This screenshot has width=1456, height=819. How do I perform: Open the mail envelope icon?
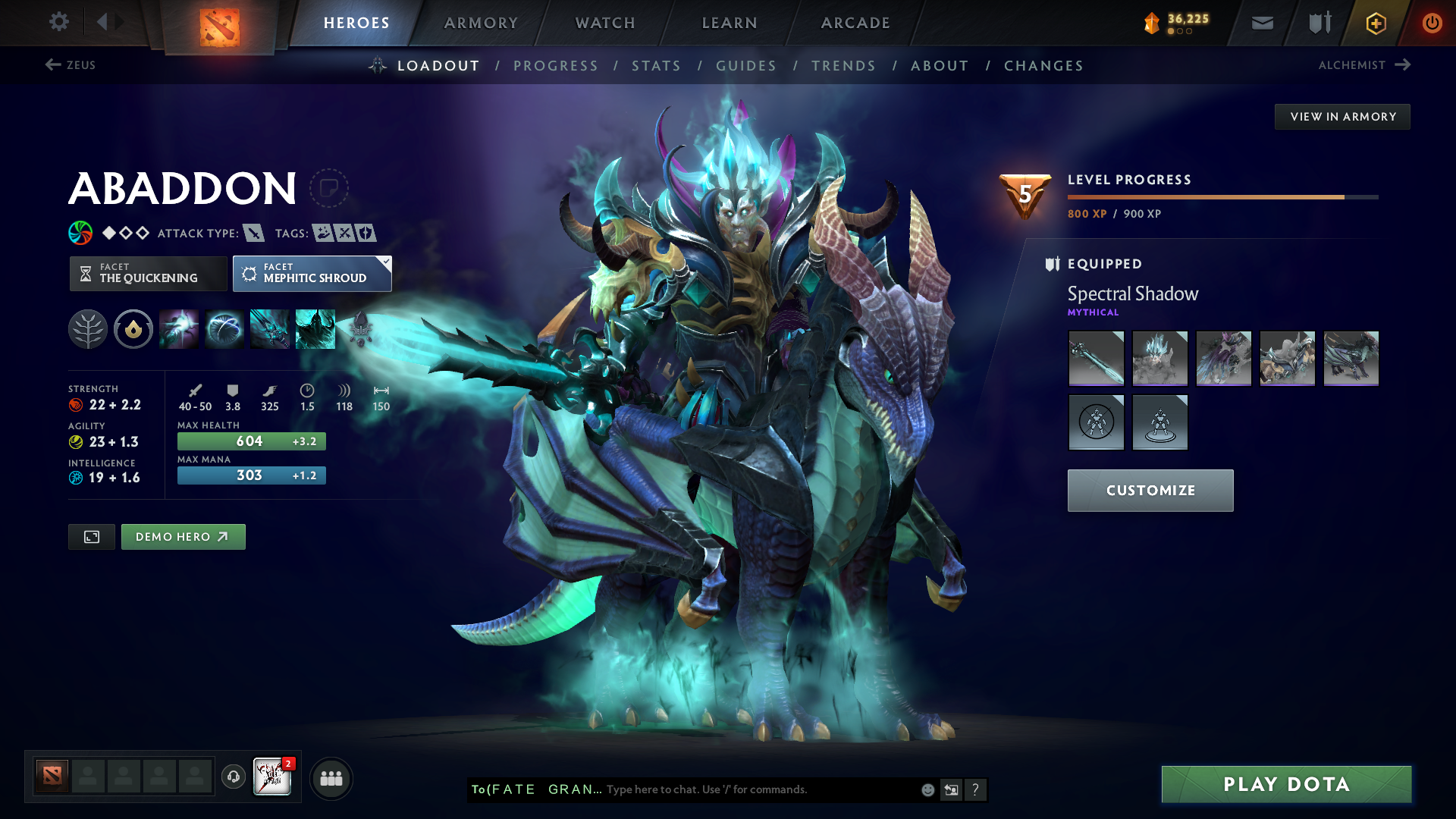click(x=1261, y=22)
